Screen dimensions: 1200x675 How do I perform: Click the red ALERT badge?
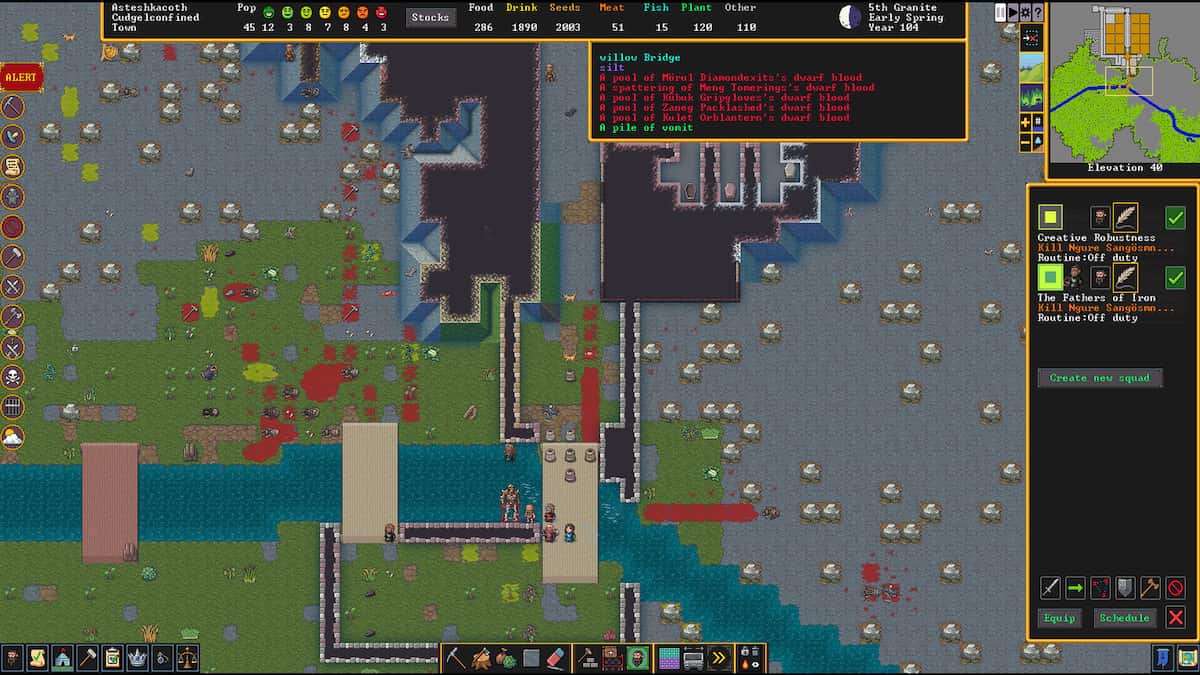click(17, 76)
